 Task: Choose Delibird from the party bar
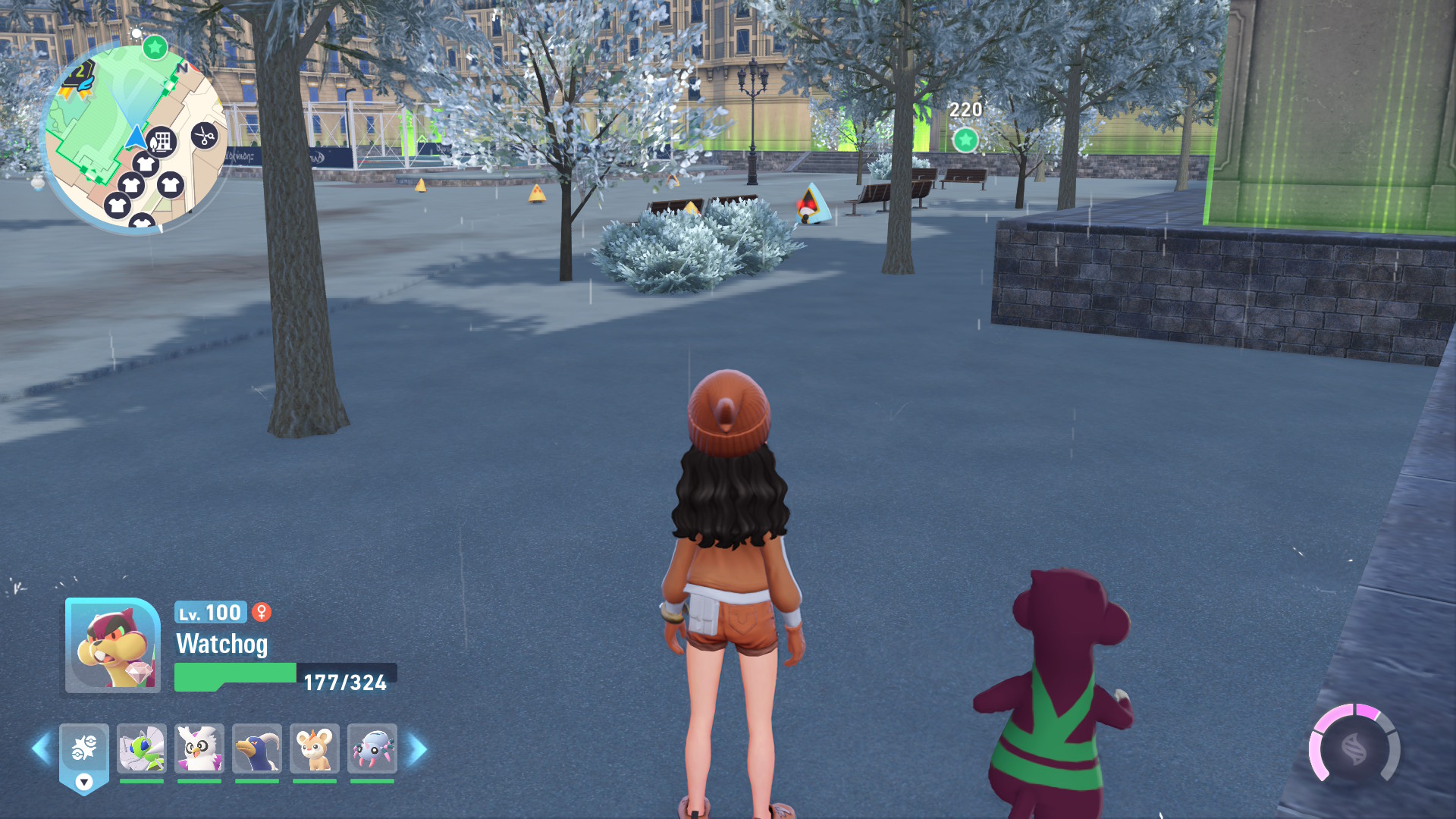[199, 749]
